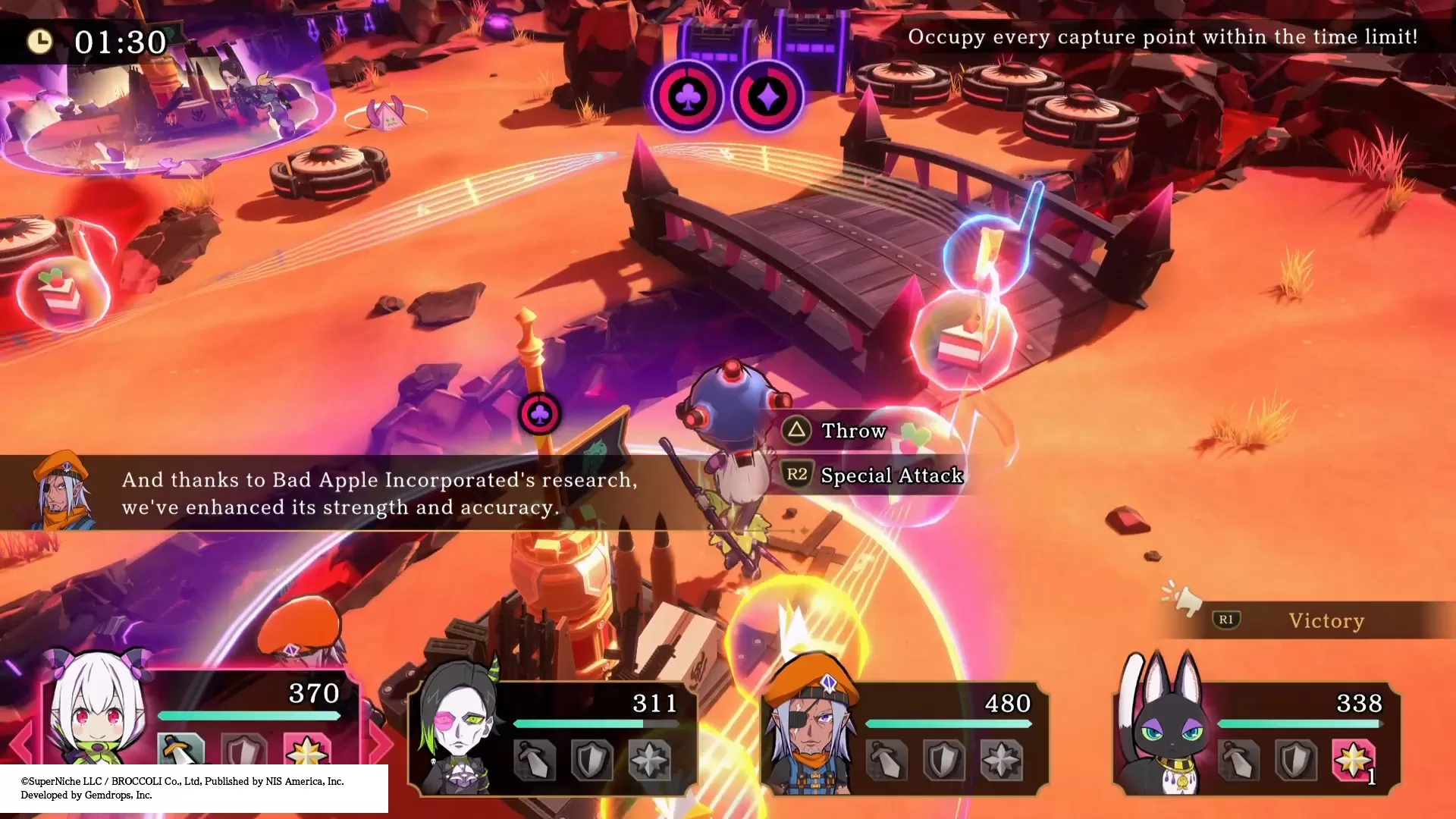Select the sword icon on the 480 panel
Viewport: 1456px width, 819px height.
coord(886,760)
